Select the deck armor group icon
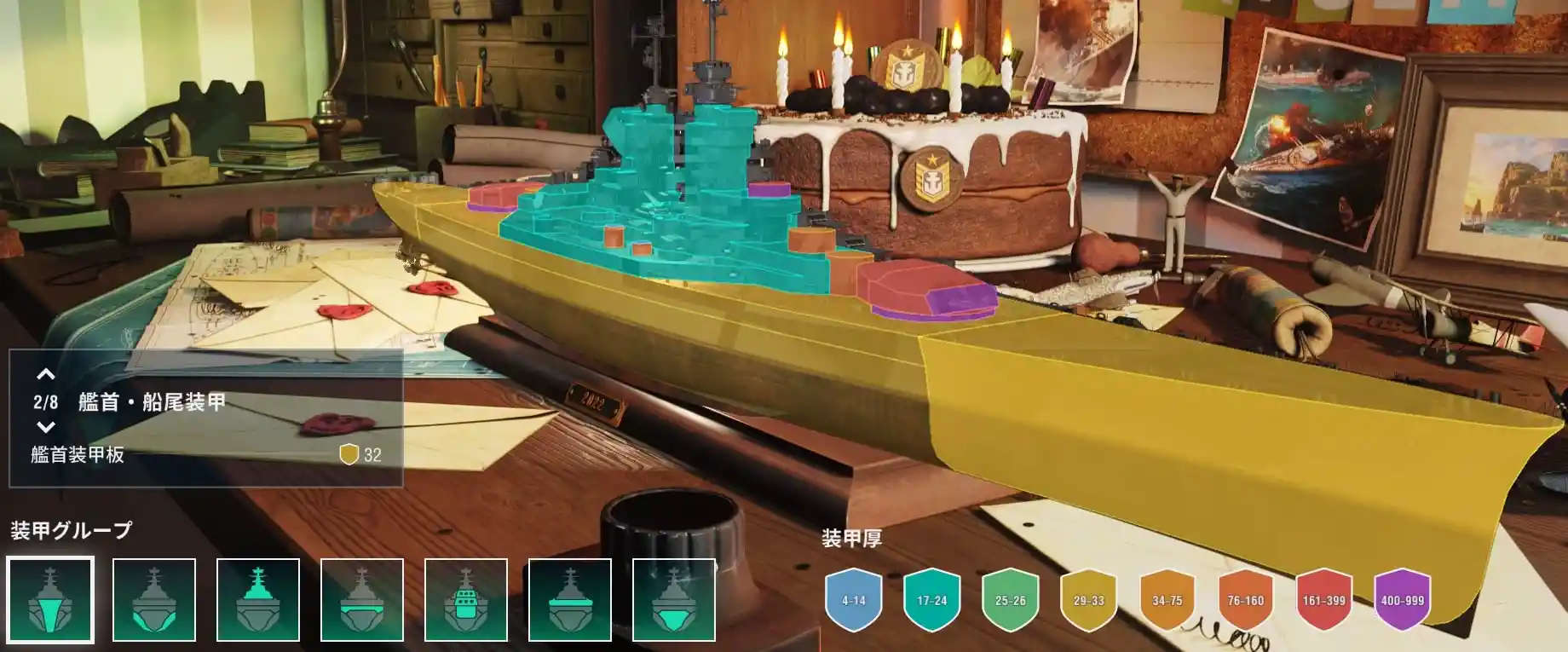 (x=570, y=599)
